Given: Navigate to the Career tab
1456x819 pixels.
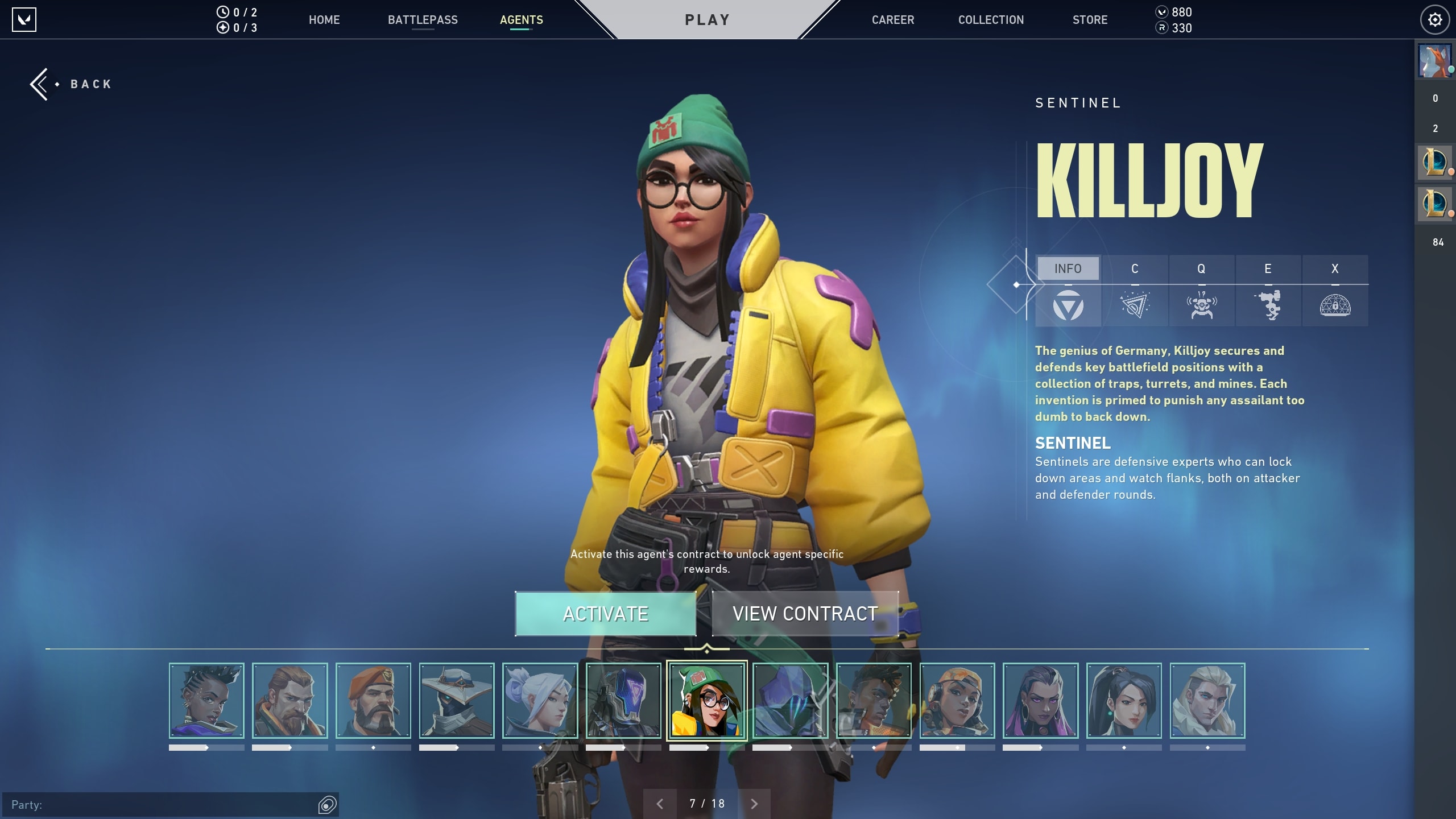Looking at the screenshot, I should click(893, 20).
